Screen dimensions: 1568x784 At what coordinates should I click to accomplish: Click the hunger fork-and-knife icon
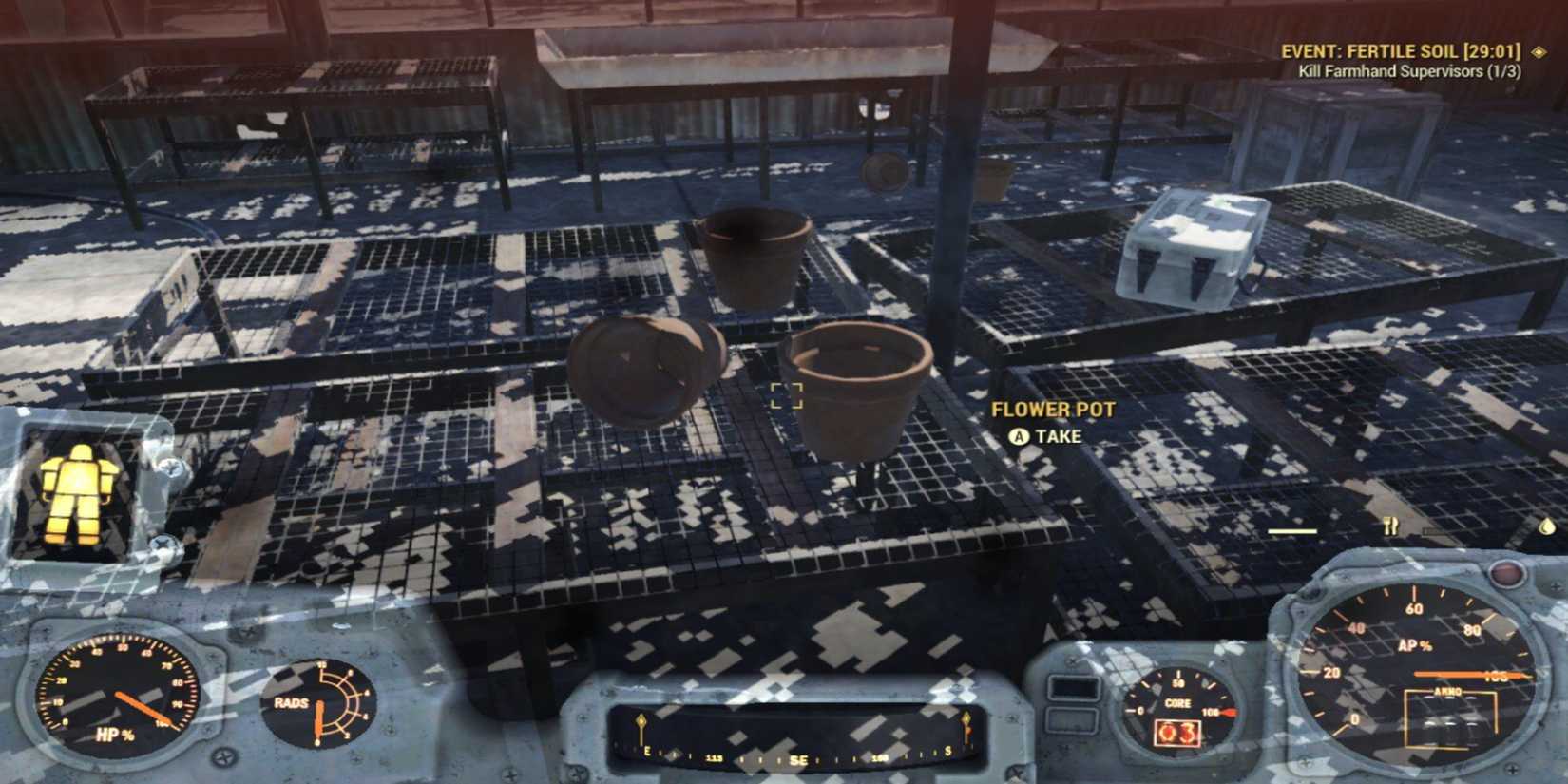pos(1390,526)
